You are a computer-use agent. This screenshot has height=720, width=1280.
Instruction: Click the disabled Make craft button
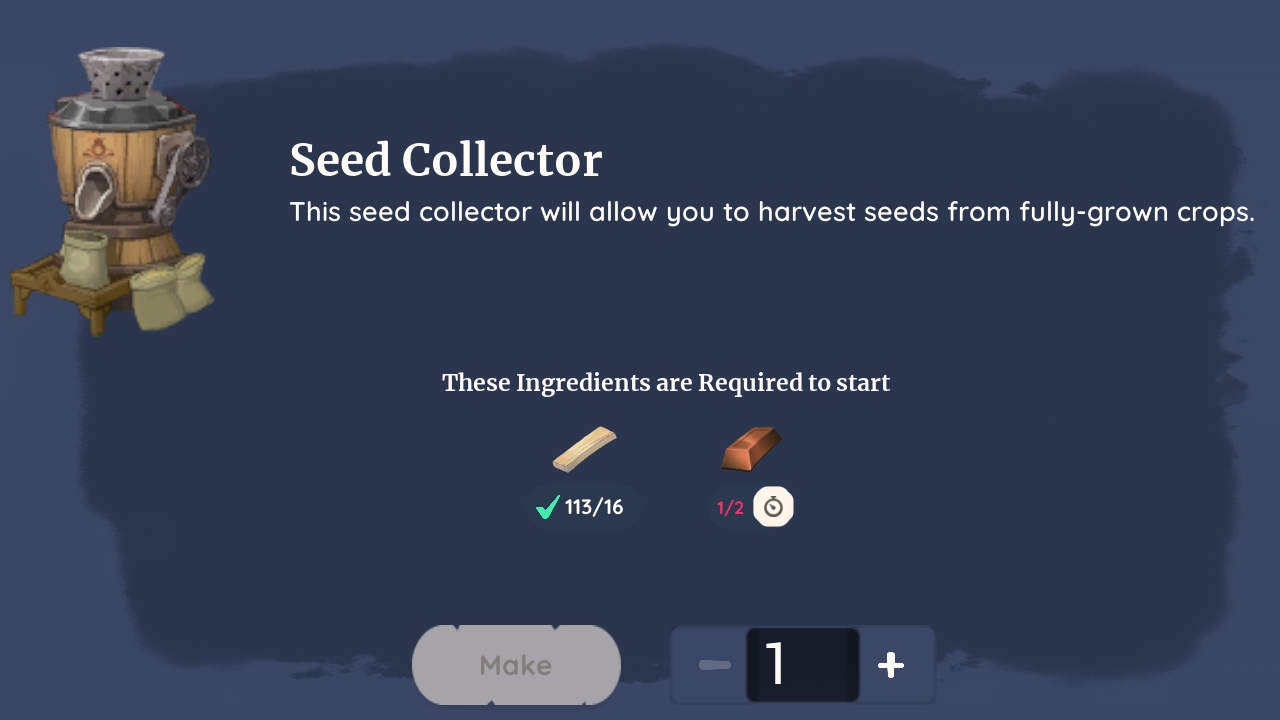(x=516, y=664)
